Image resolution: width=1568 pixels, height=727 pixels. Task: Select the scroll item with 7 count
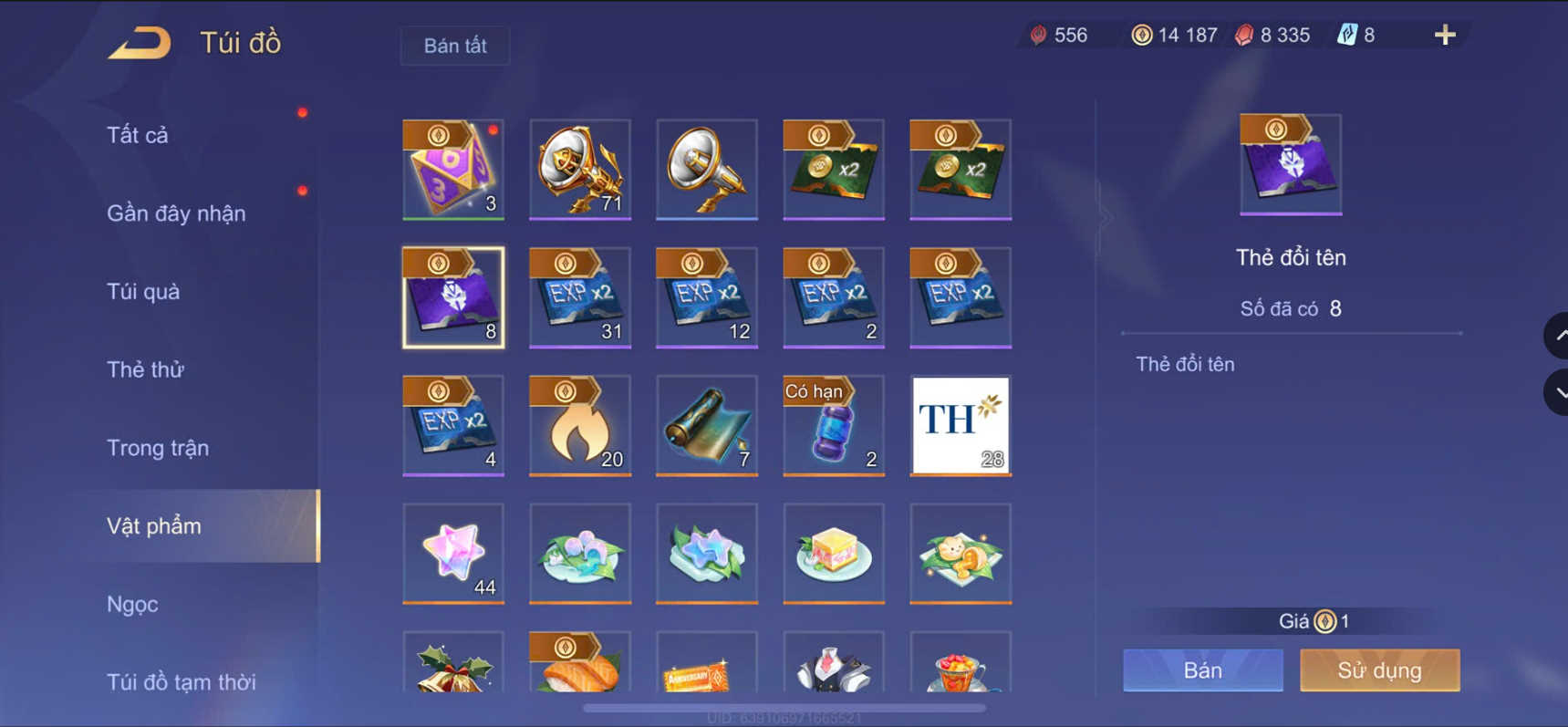pos(707,426)
